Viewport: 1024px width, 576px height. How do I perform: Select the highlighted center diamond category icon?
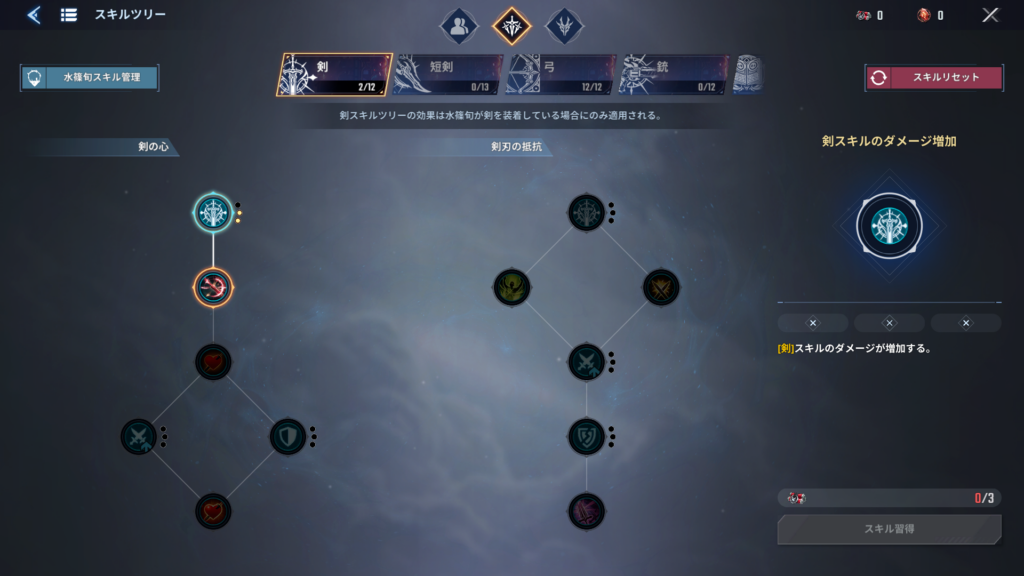pos(512,27)
